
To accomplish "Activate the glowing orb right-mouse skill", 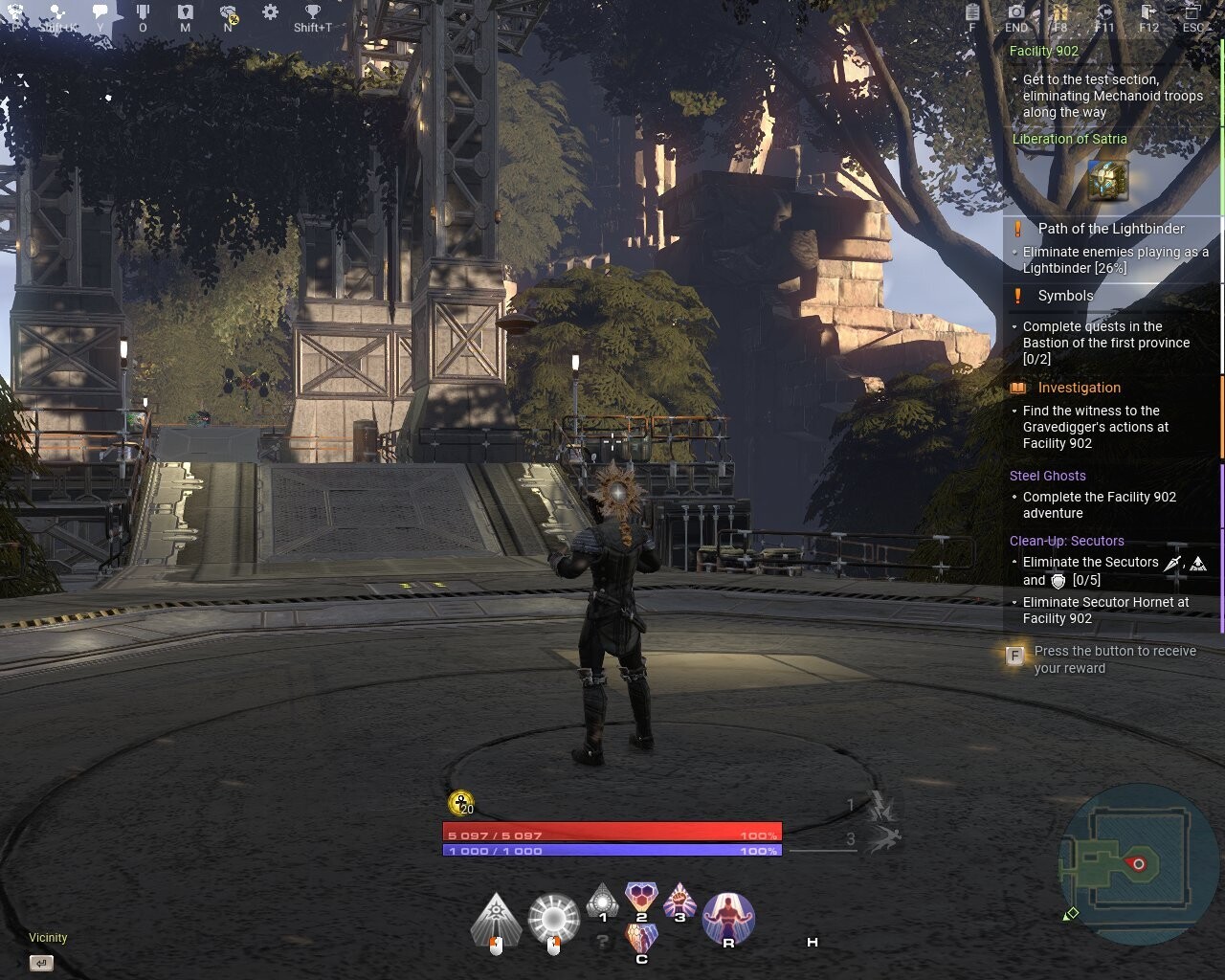I will pyautogui.click(x=553, y=917).
